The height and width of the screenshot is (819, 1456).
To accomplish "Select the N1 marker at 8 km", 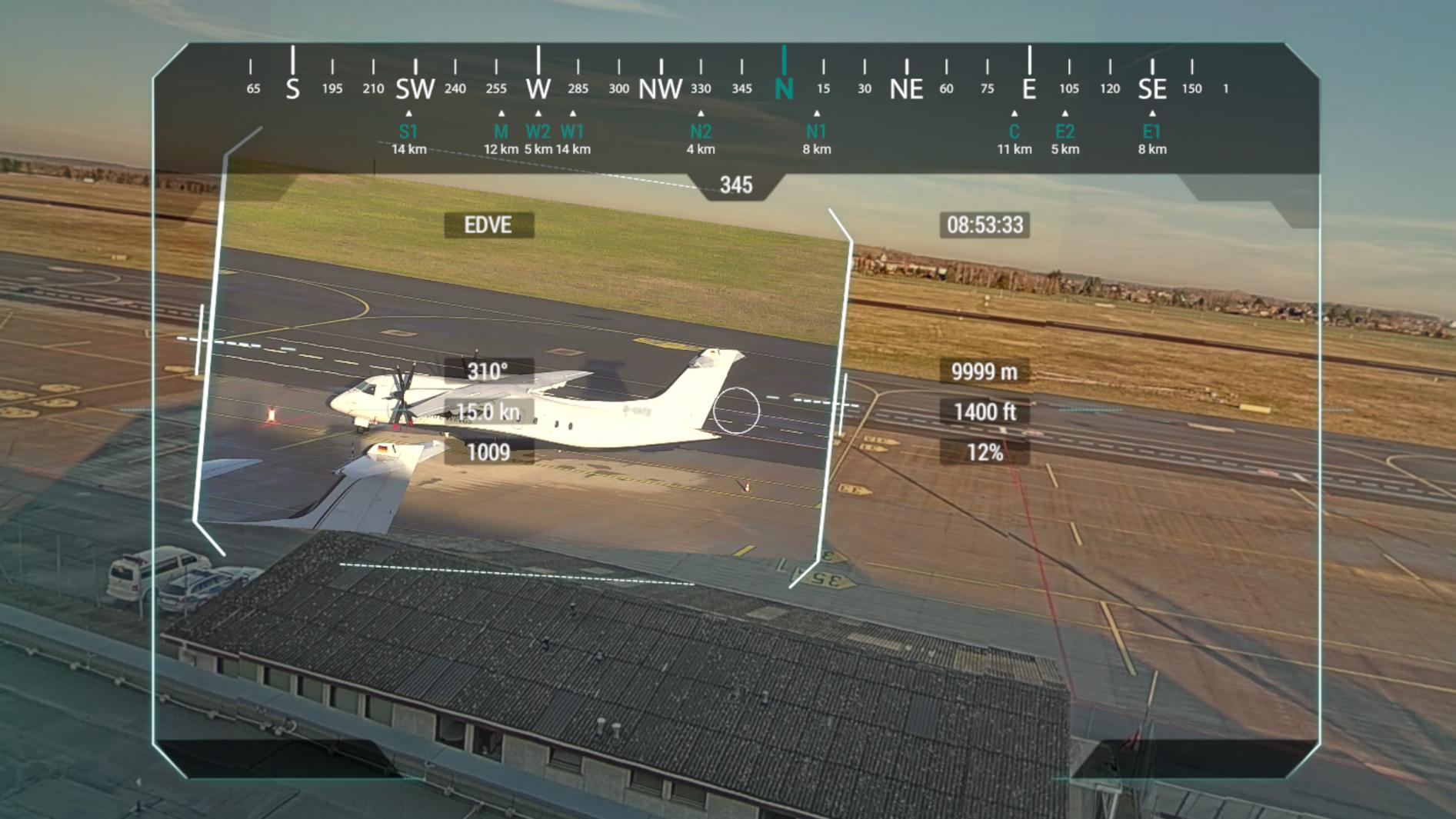I will click(817, 131).
